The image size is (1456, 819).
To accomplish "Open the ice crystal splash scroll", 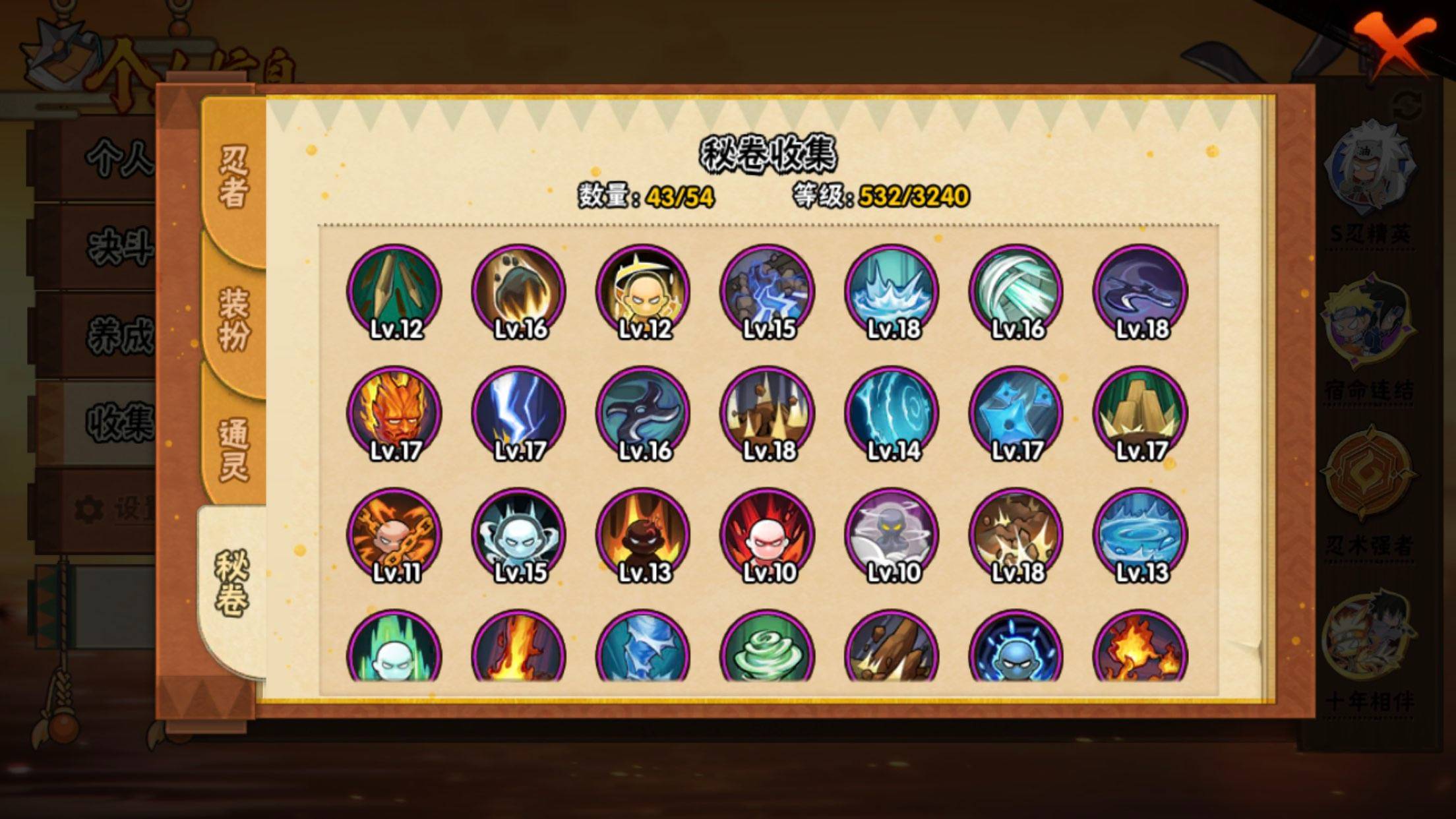I will click(892, 291).
